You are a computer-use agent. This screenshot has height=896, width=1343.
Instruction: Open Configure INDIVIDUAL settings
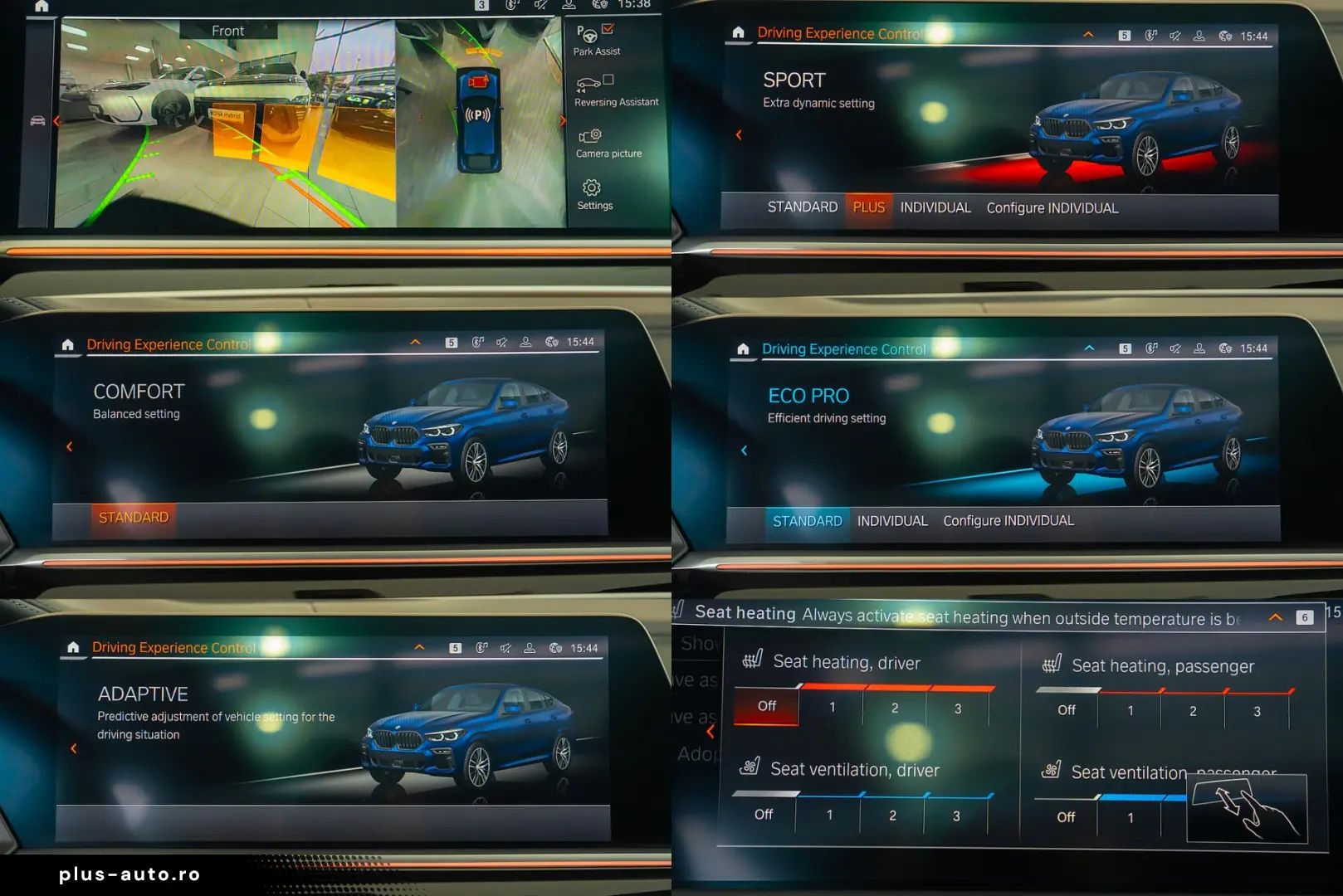coord(1052,207)
